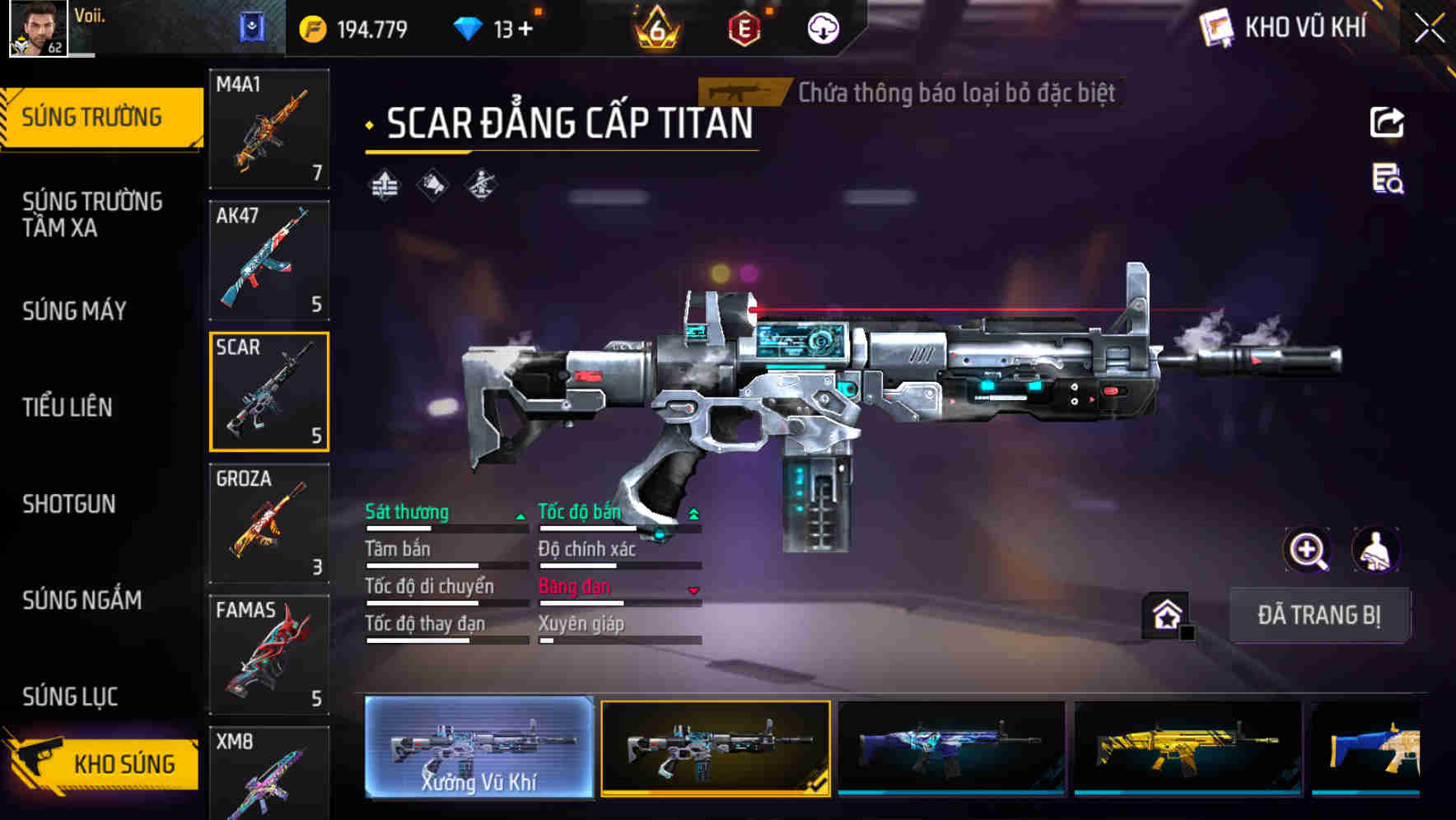This screenshot has width=1456, height=820.
Task: Select the M4A1 weapon tile
Action: pyautogui.click(x=269, y=128)
